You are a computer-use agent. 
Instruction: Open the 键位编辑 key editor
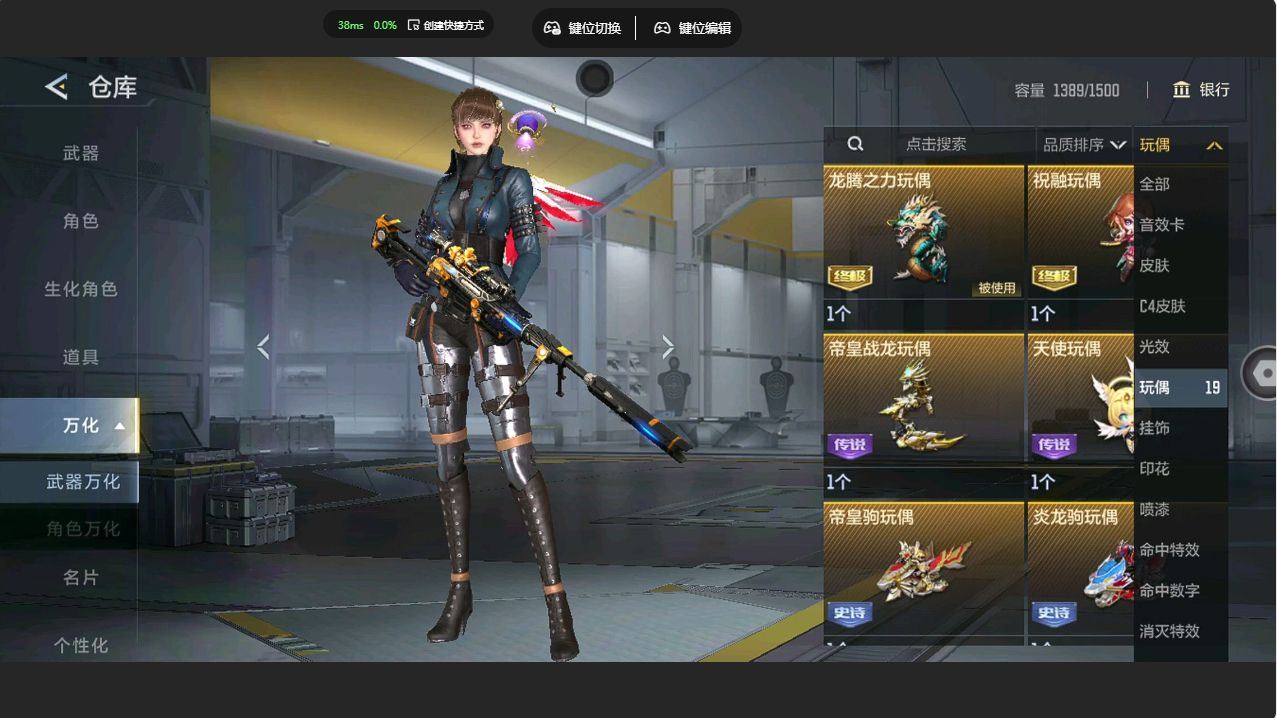(x=692, y=28)
